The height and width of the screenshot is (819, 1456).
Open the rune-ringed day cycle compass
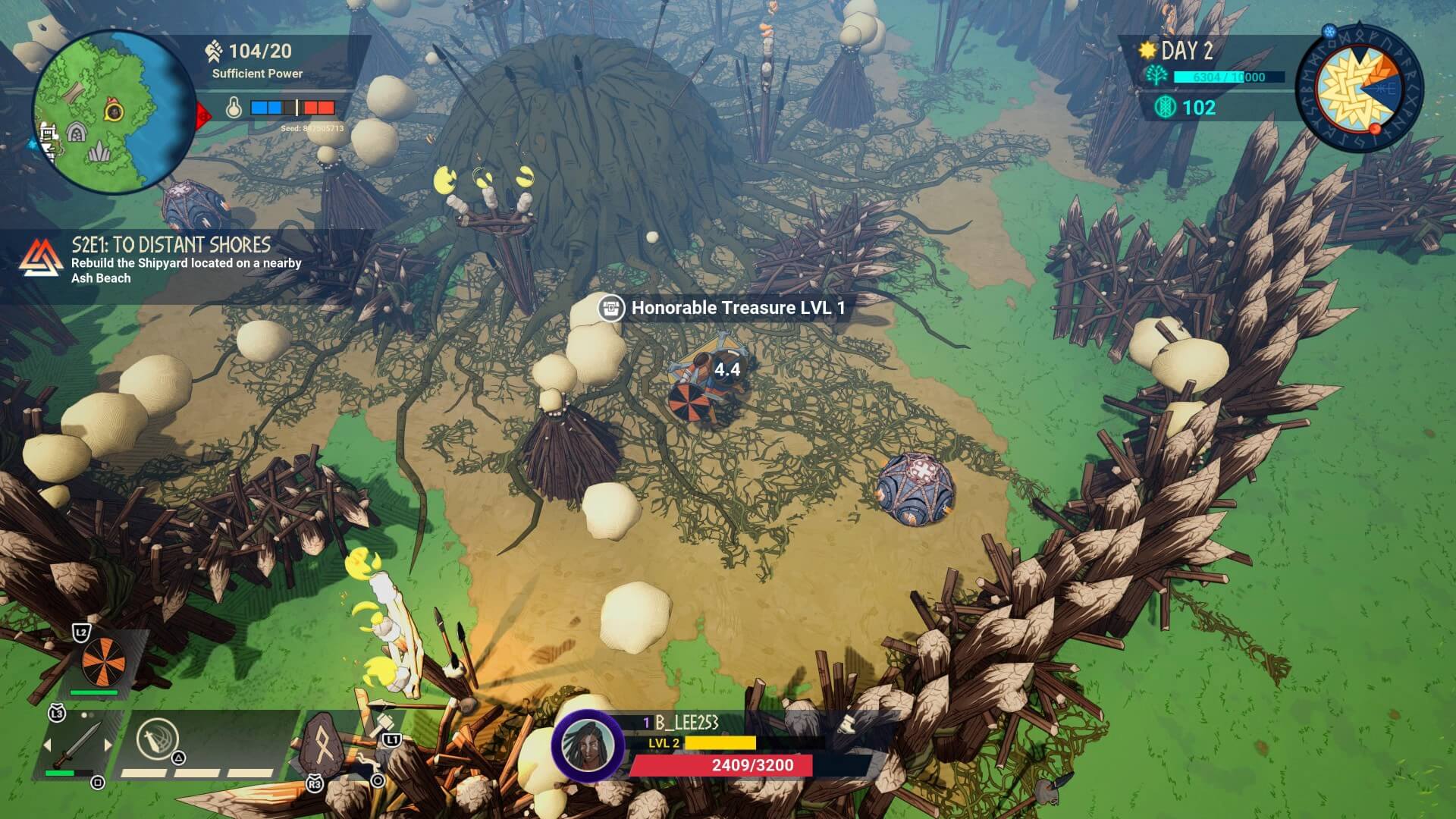click(1358, 89)
